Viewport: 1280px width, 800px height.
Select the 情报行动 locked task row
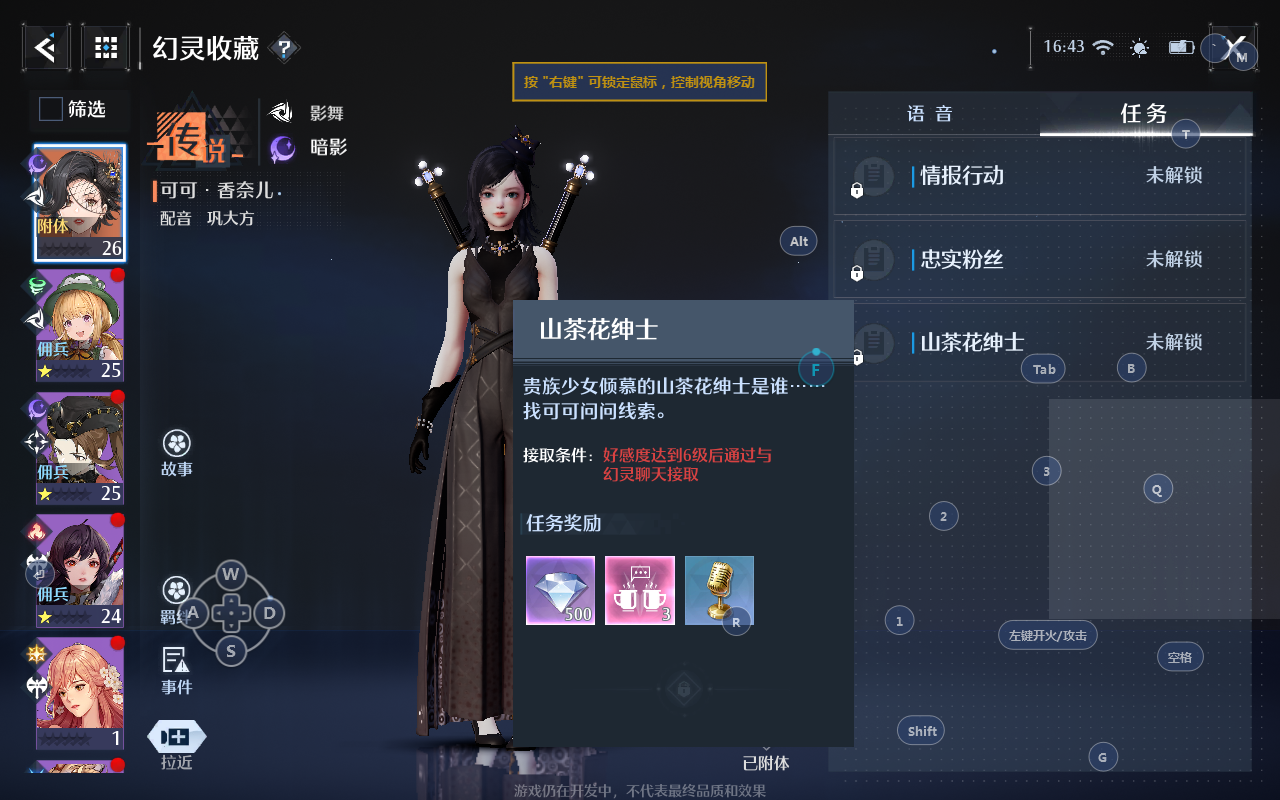point(1040,176)
